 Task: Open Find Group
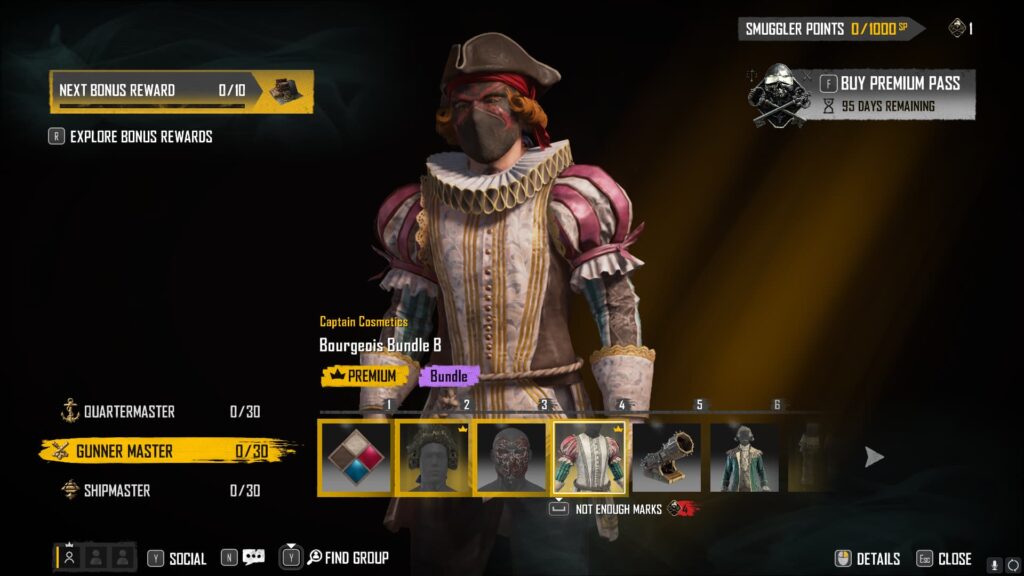[347, 558]
